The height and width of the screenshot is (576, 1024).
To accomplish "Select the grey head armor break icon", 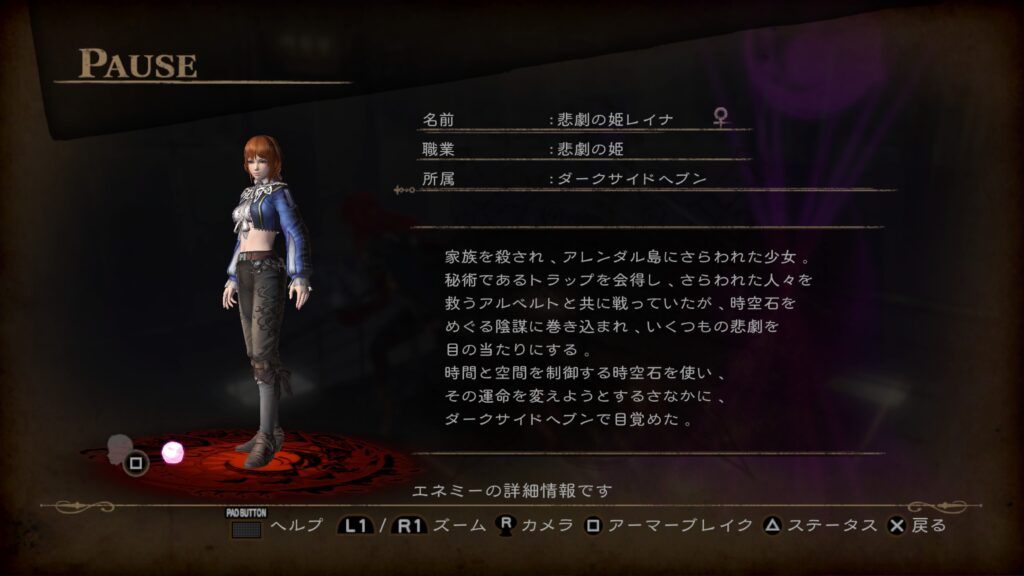I will [120, 447].
